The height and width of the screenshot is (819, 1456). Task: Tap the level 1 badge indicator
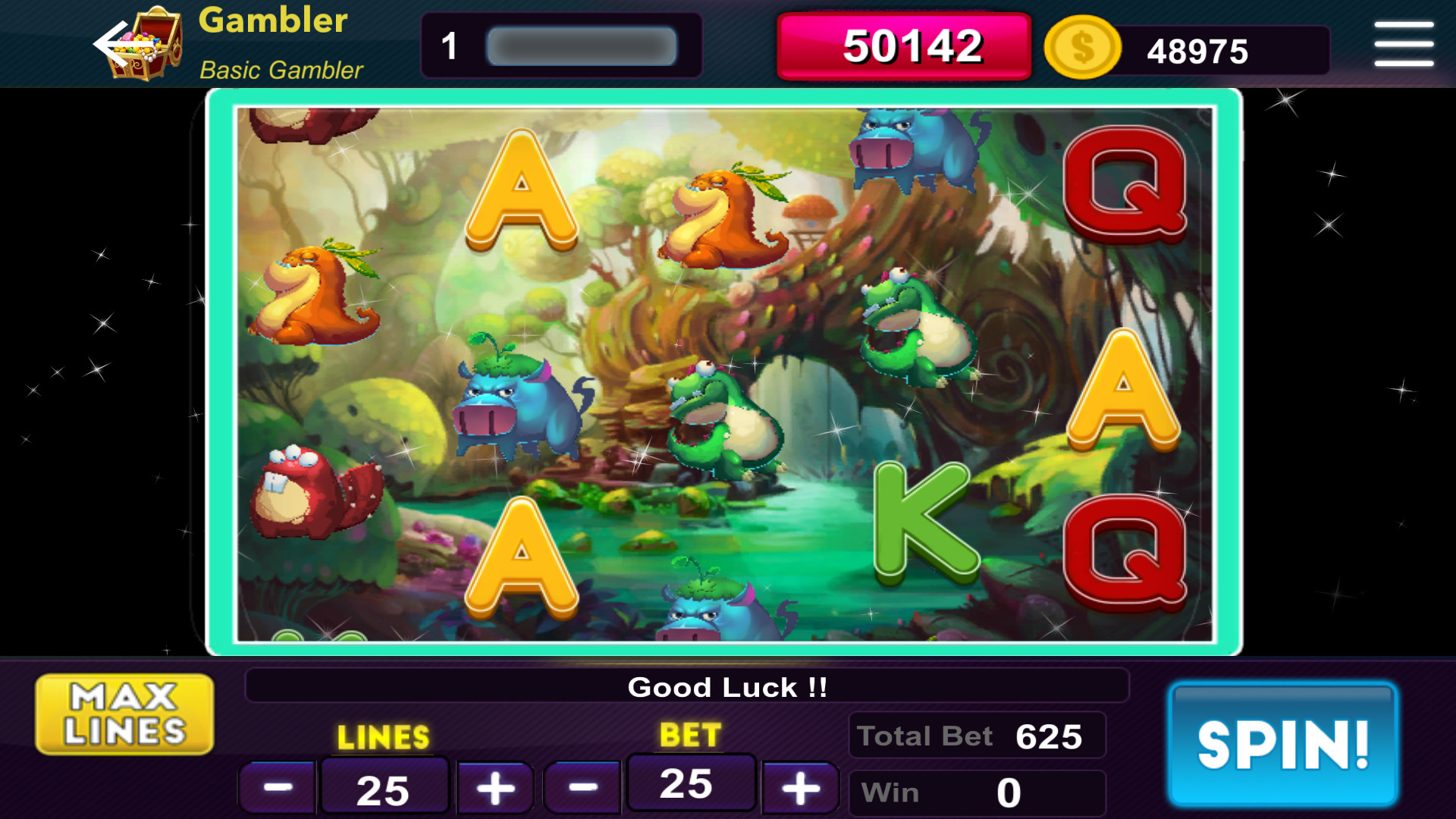pos(449,45)
